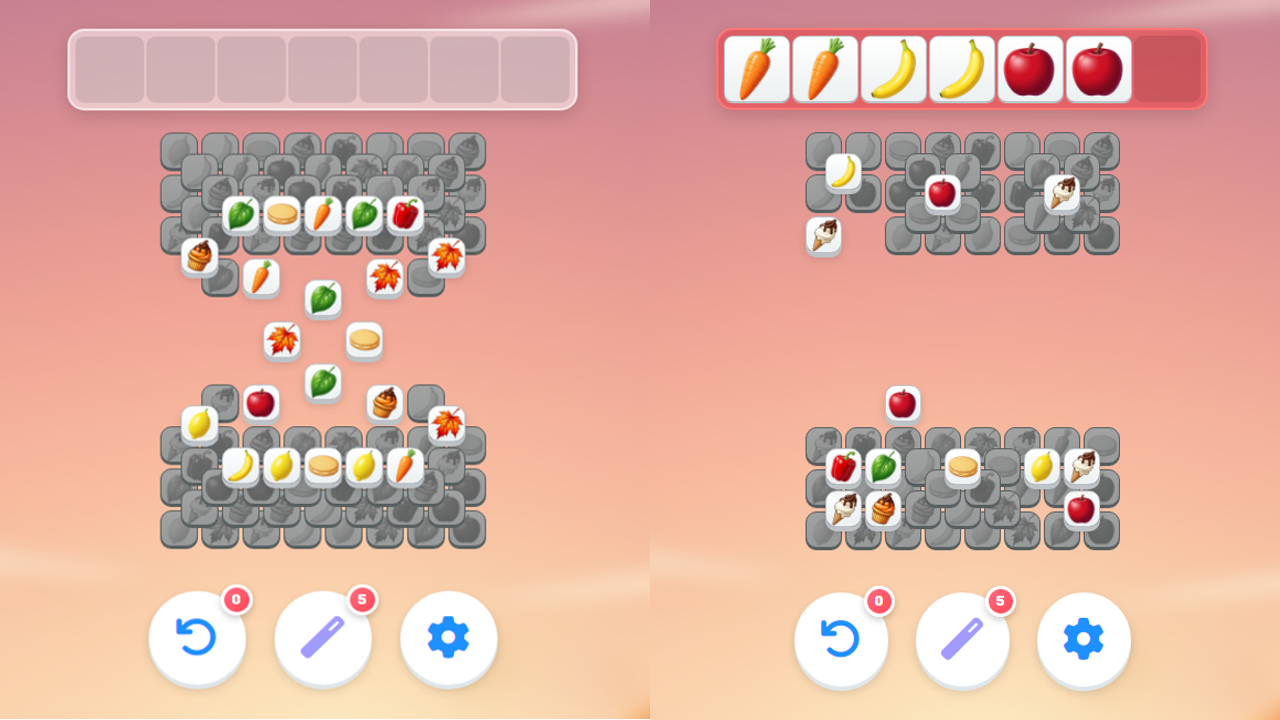Tap the red bell pepper tile on the left board
The height and width of the screenshot is (720, 1280).
pyautogui.click(x=407, y=214)
